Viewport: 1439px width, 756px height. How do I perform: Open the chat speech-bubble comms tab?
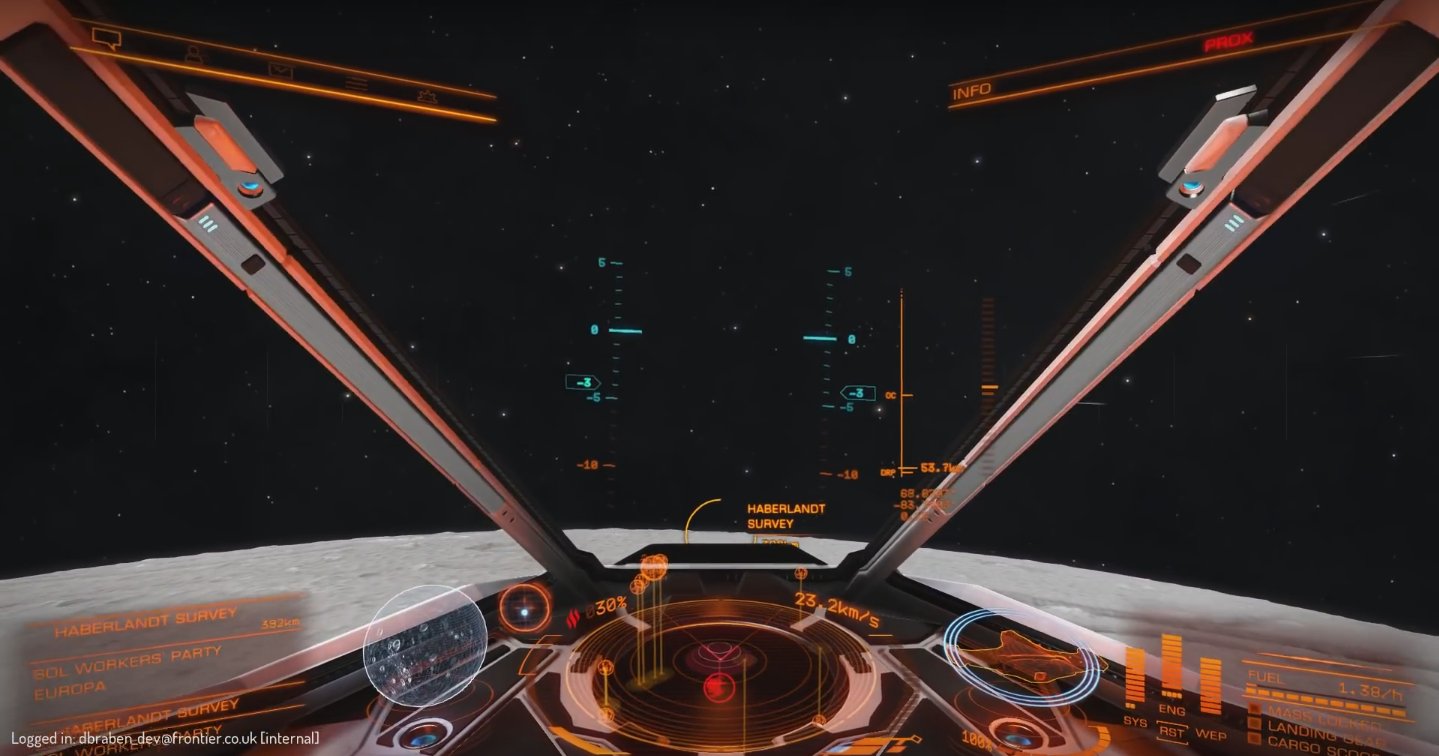tap(106, 38)
